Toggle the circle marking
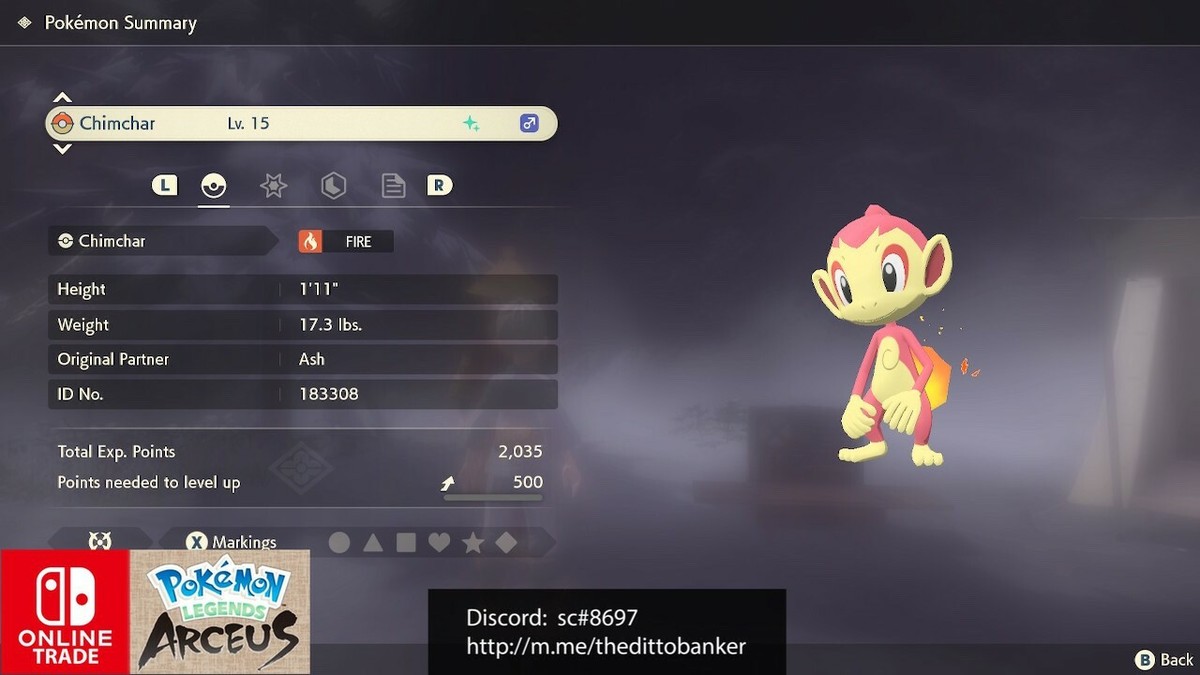Screen dimensions: 1200x675 click(340, 543)
